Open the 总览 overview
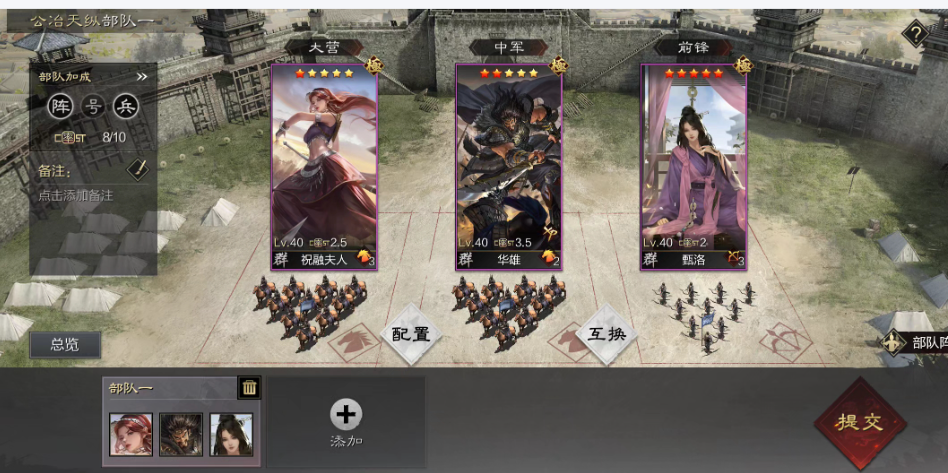Screen dimensions: 948x473 65,344
